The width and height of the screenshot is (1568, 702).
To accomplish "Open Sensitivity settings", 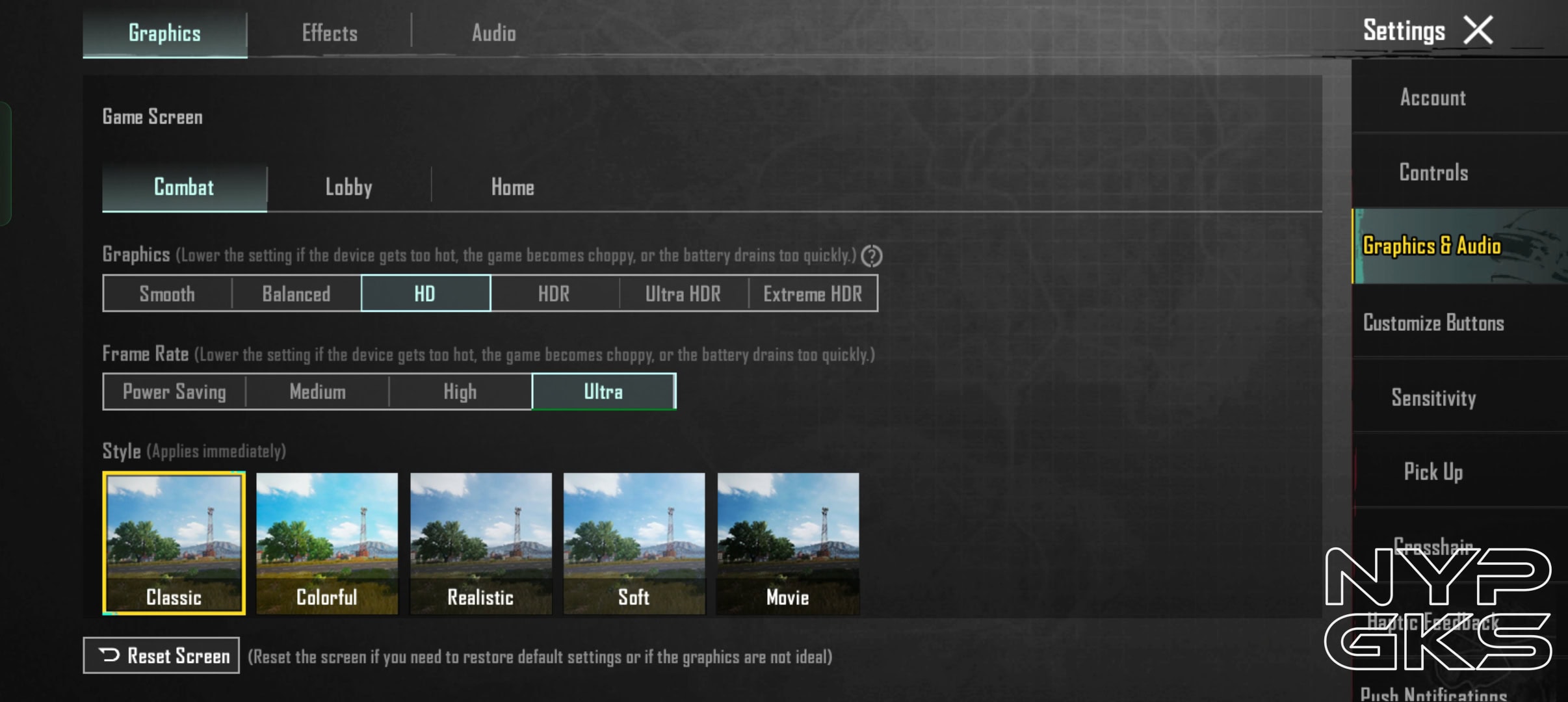I will (1433, 398).
